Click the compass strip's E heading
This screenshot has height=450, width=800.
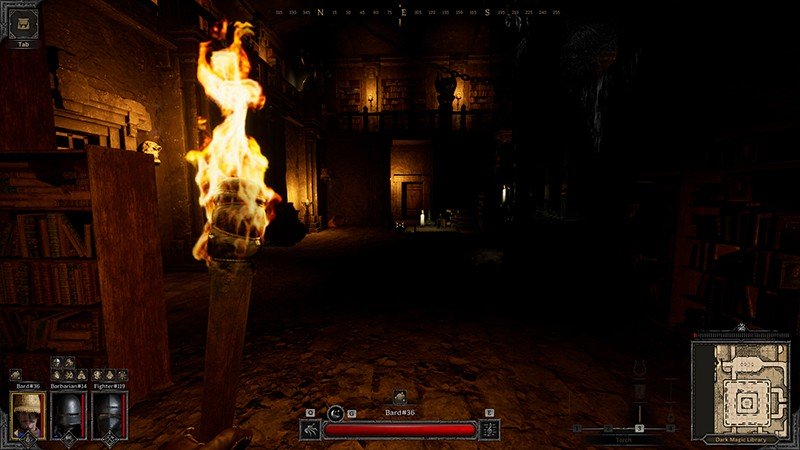point(402,13)
